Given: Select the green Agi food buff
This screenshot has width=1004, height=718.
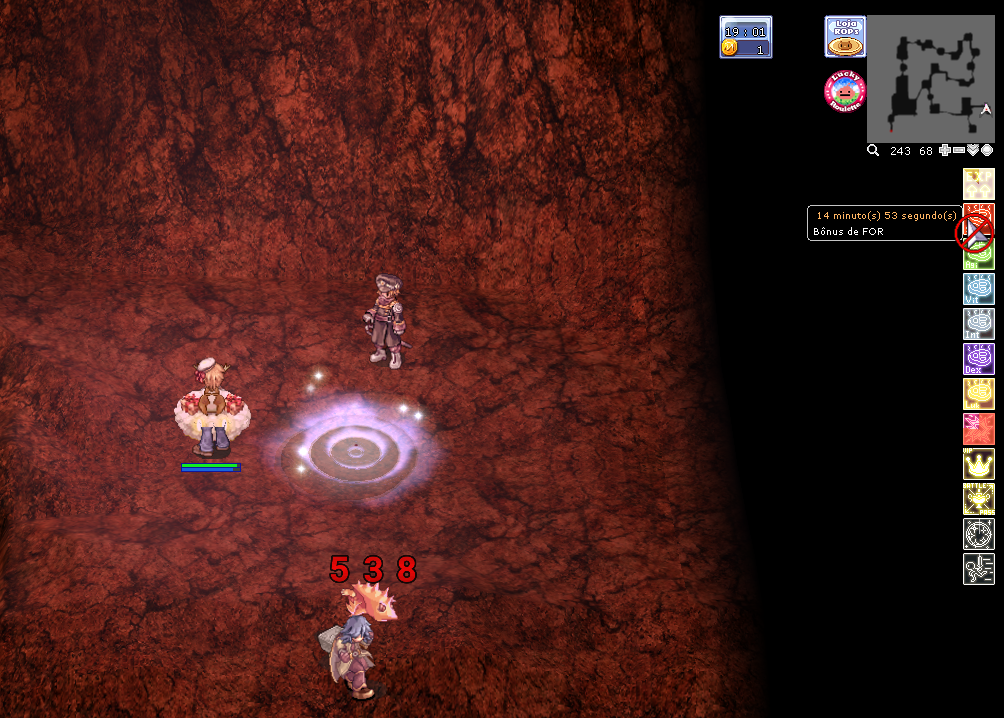Looking at the screenshot, I should click(979, 255).
